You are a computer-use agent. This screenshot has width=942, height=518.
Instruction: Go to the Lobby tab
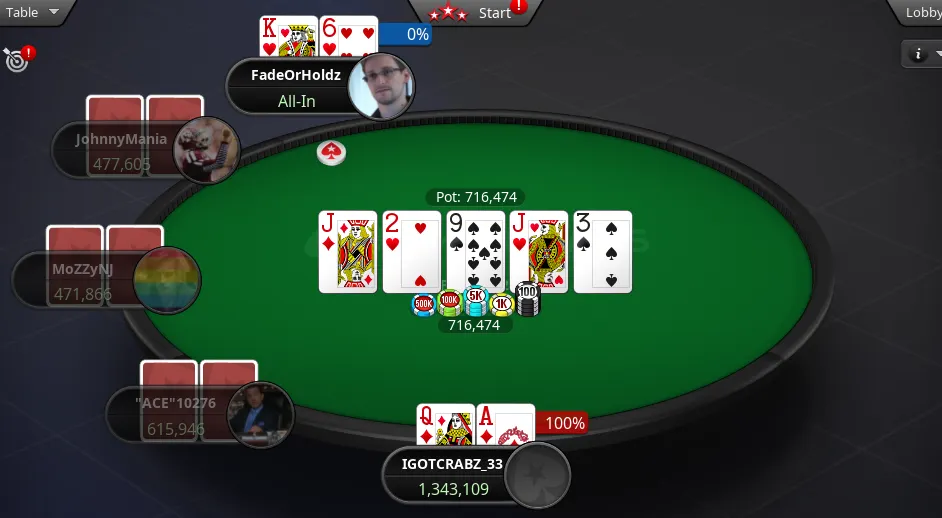921,13
